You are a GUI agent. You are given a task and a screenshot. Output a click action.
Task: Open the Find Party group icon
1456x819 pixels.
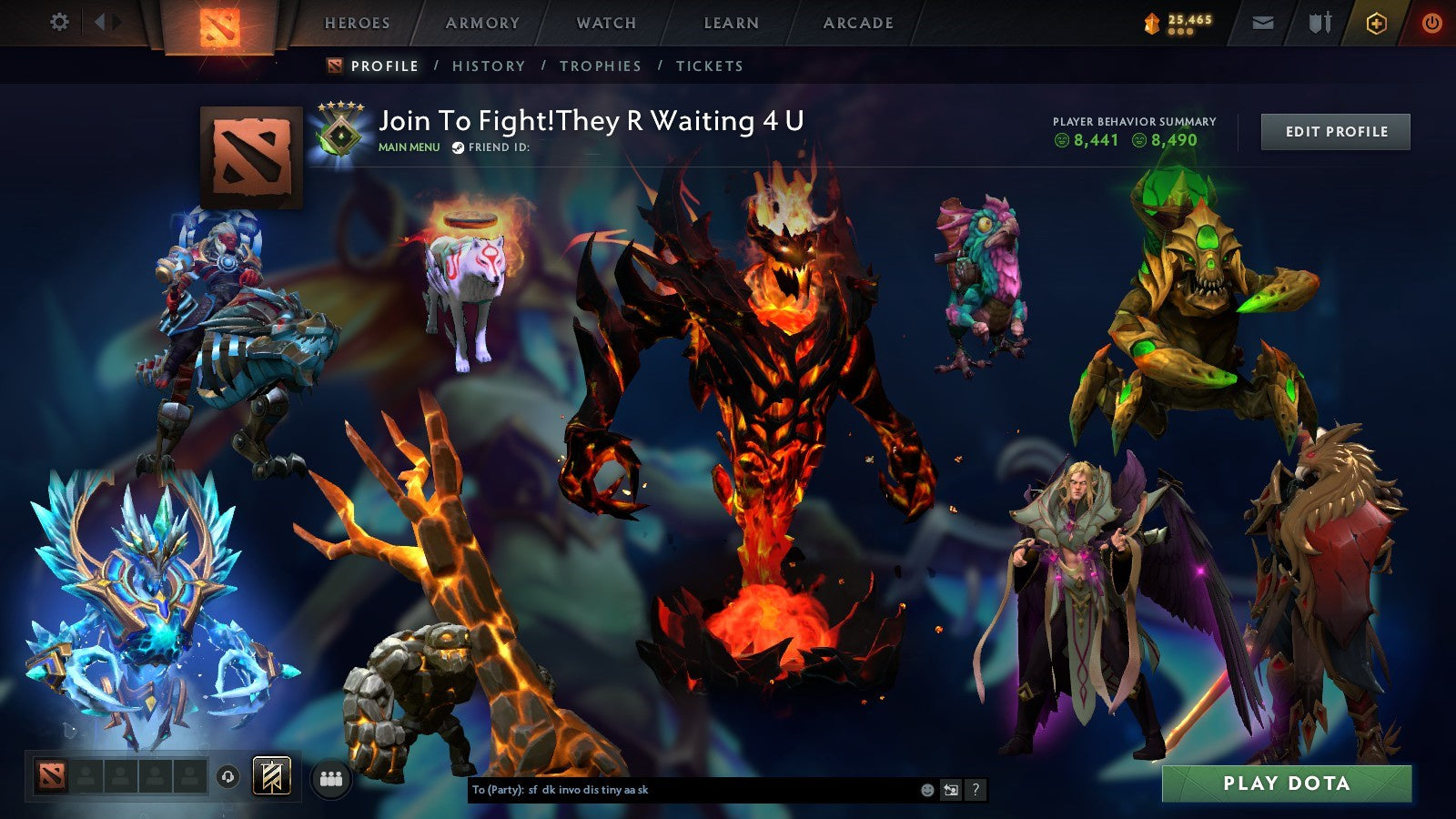(x=331, y=776)
